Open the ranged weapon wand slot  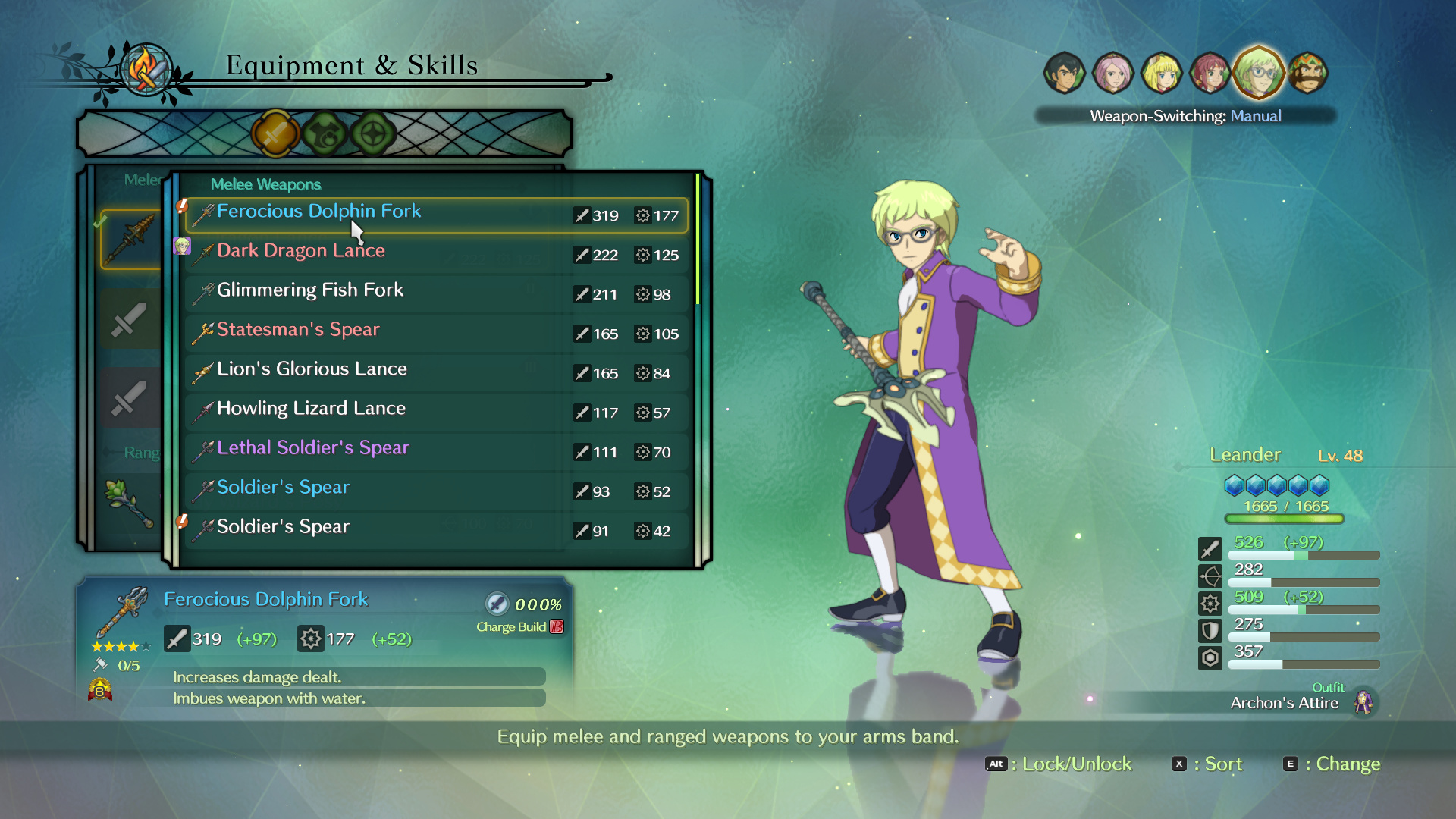pos(129,502)
